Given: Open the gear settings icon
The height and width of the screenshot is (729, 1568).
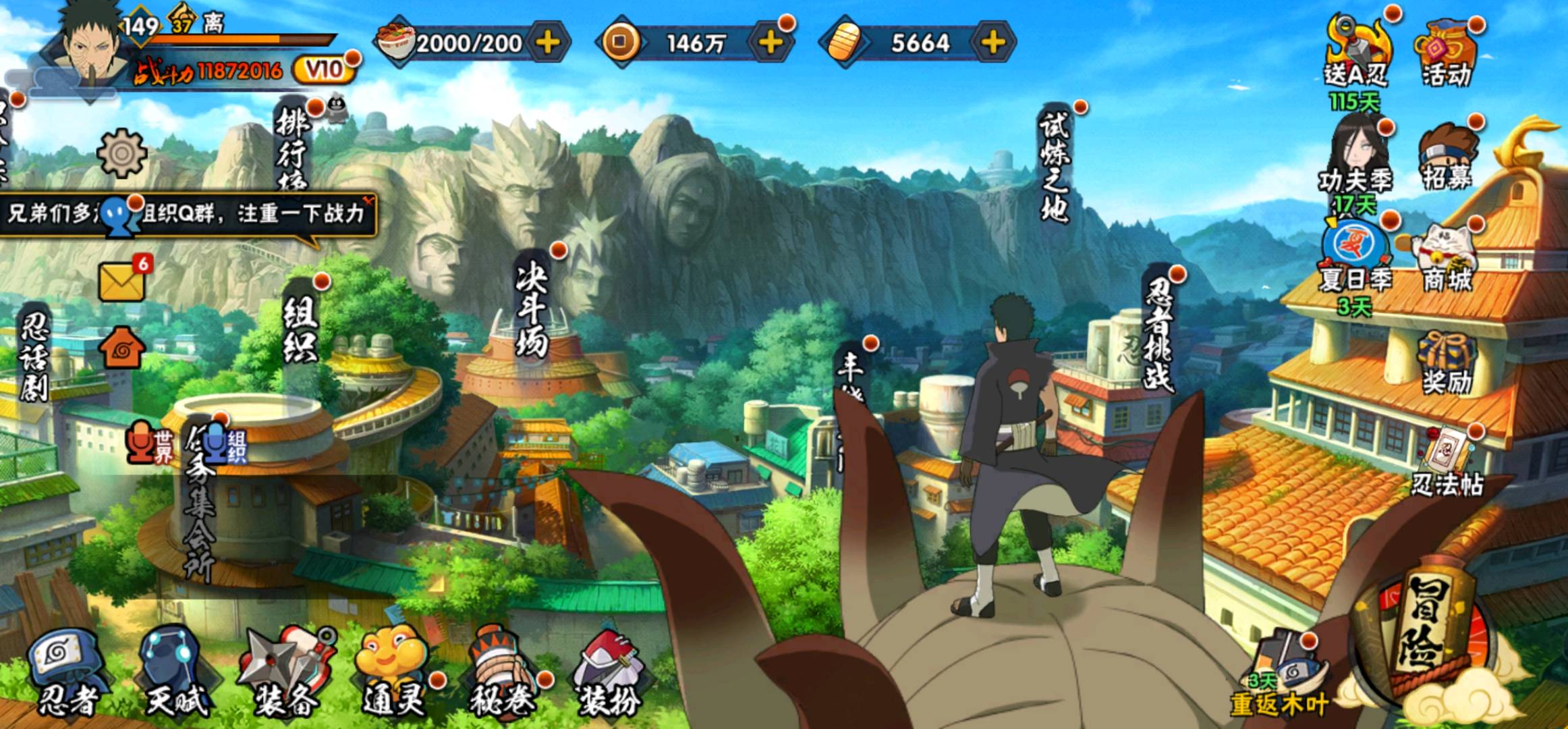Looking at the screenshot, I should click(121, 153).
